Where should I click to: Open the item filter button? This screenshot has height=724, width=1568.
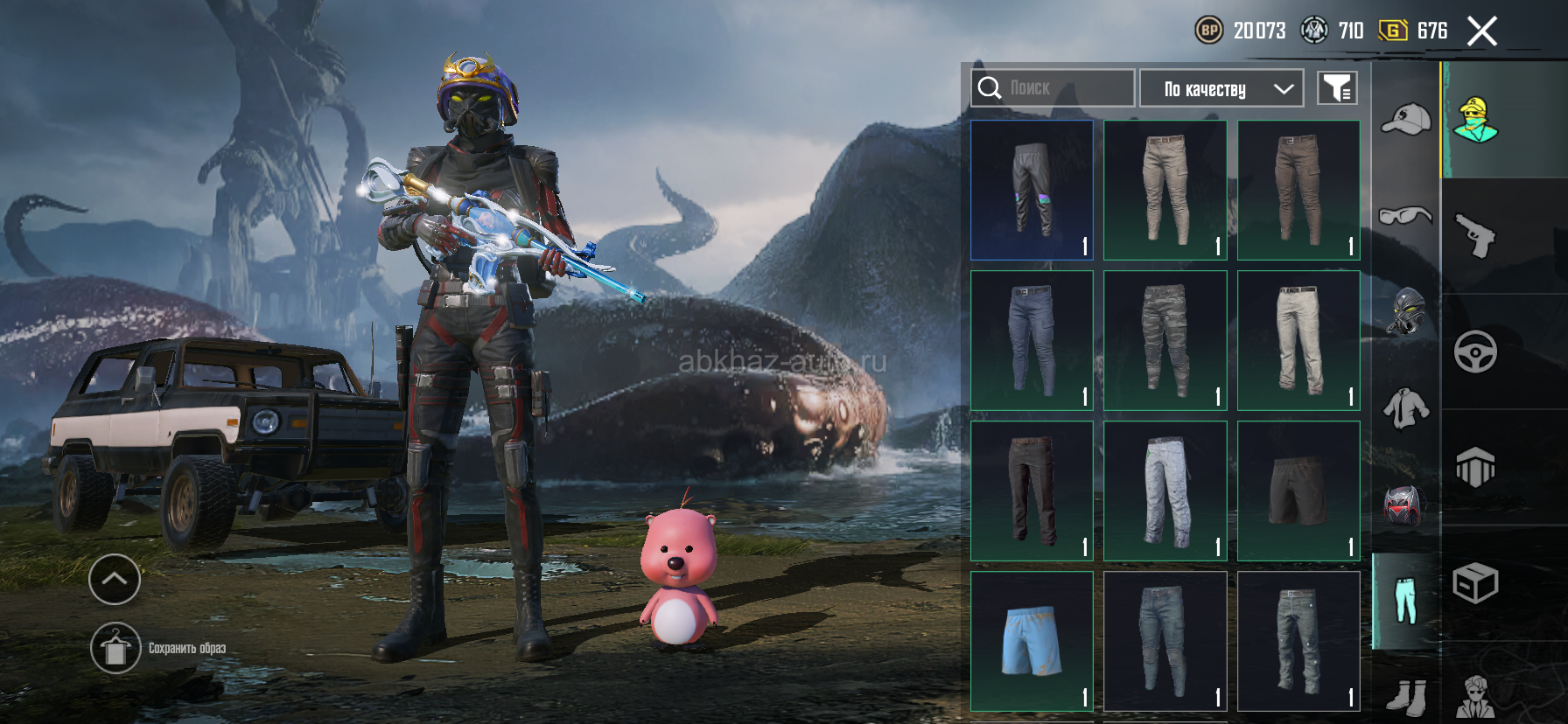click(1337, 88)
